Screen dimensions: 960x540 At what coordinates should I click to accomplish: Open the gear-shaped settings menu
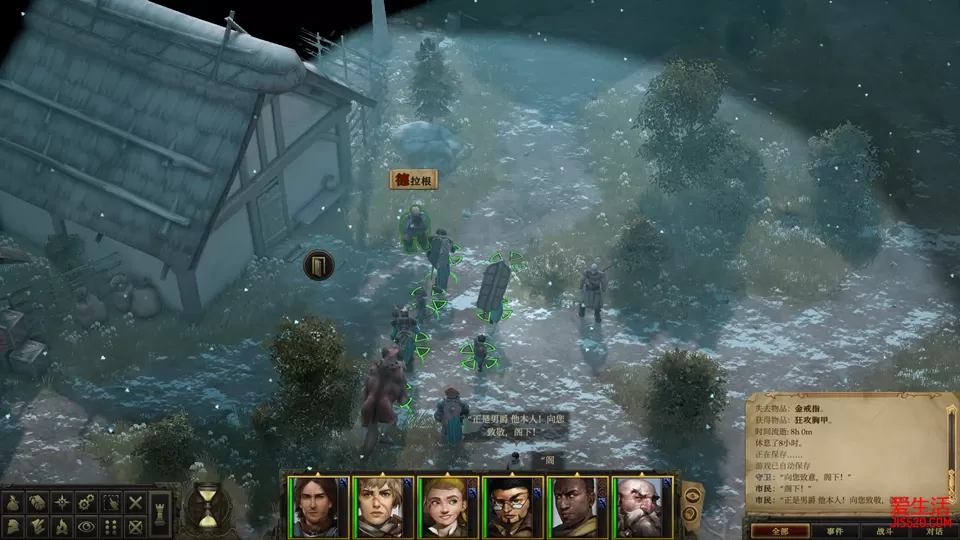pos(87,502)
